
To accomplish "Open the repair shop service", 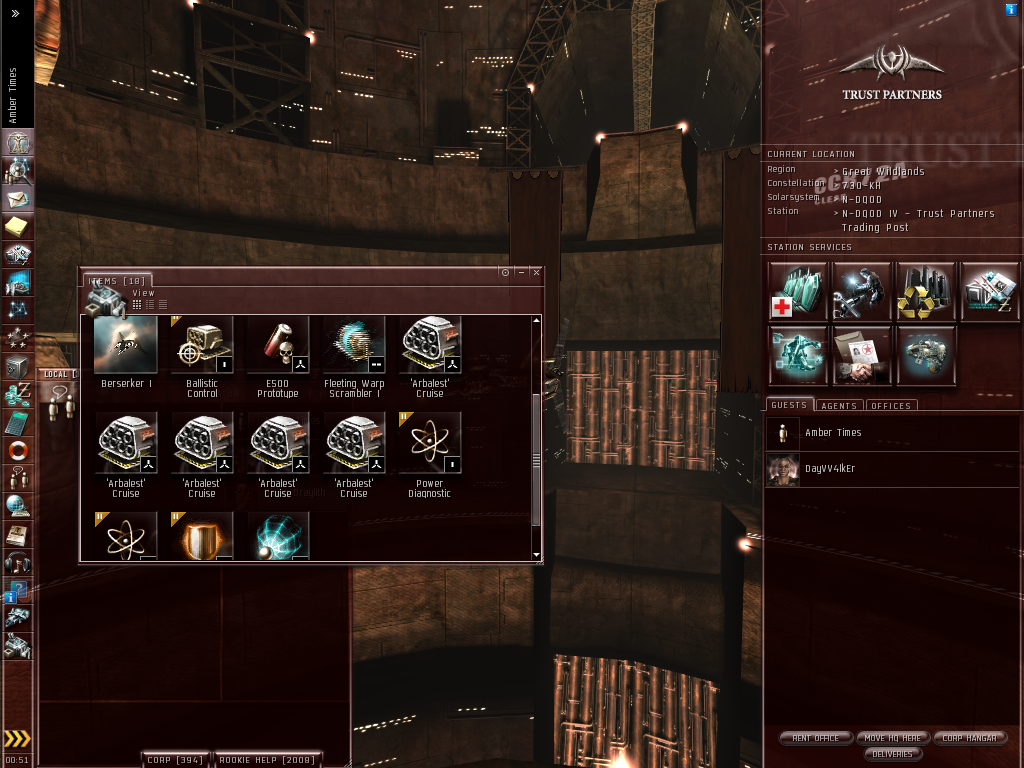I will tap(862, 291).
